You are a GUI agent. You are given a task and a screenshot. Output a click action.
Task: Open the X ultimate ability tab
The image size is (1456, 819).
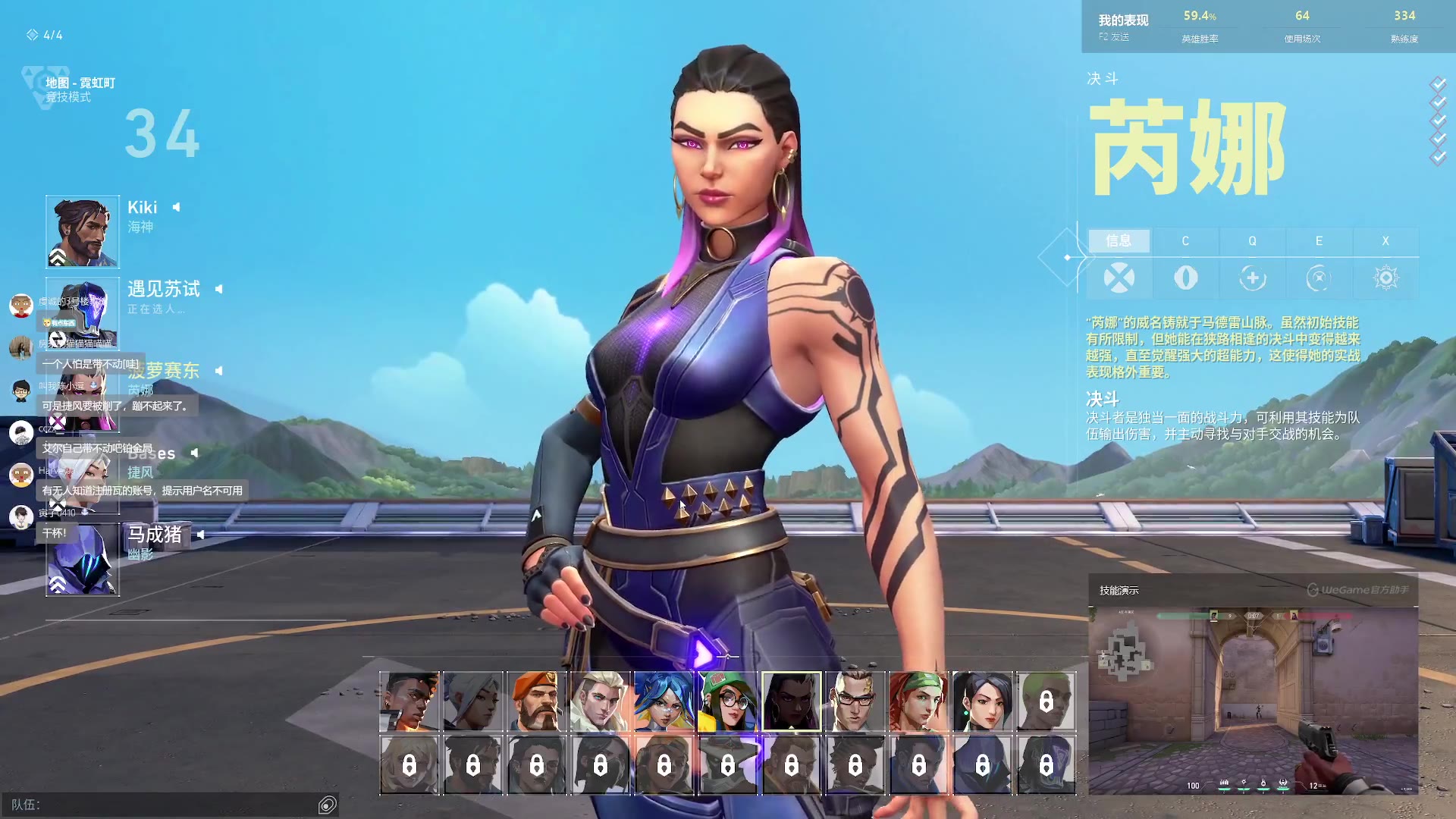pyautogui.click(x=1385, y=241)
